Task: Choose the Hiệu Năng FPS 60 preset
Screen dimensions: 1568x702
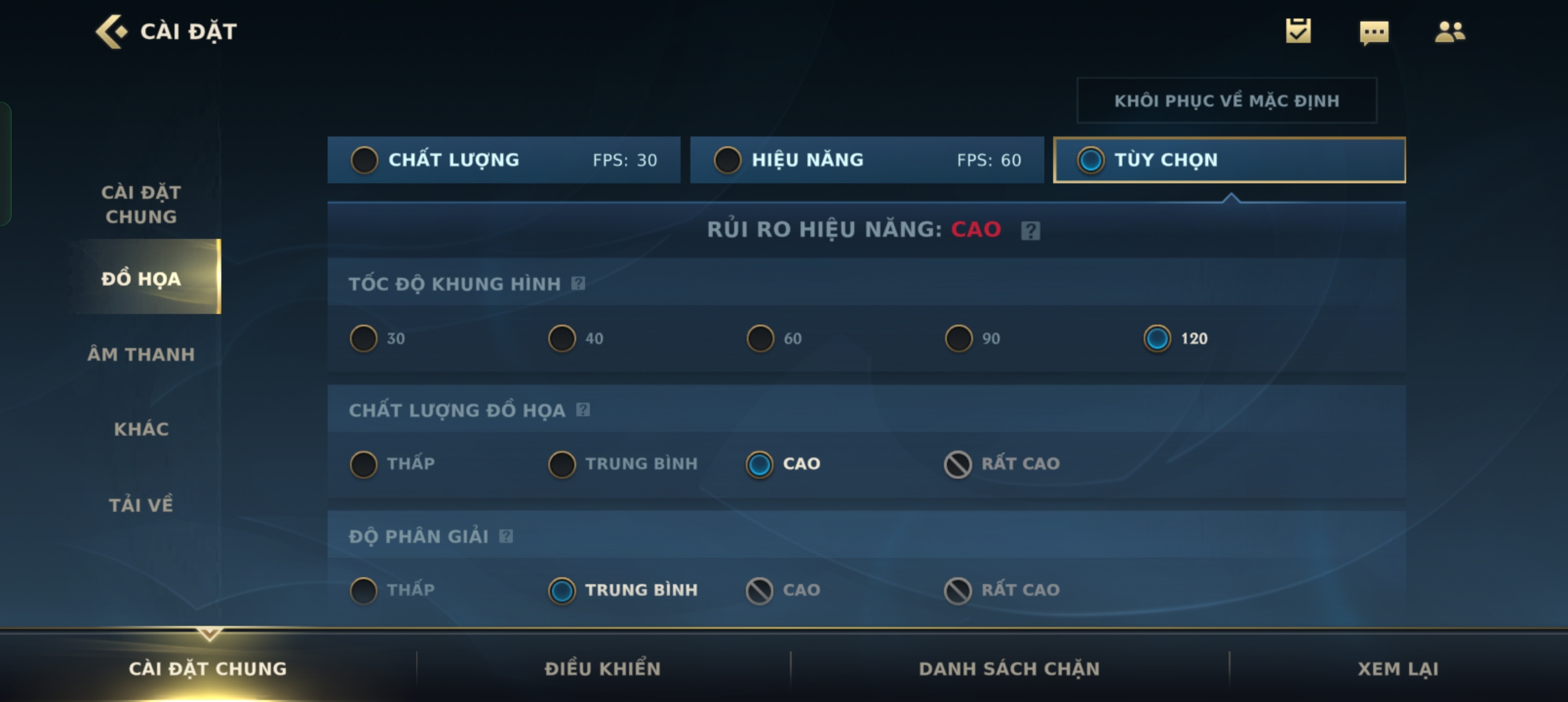Action: point(866,160)
